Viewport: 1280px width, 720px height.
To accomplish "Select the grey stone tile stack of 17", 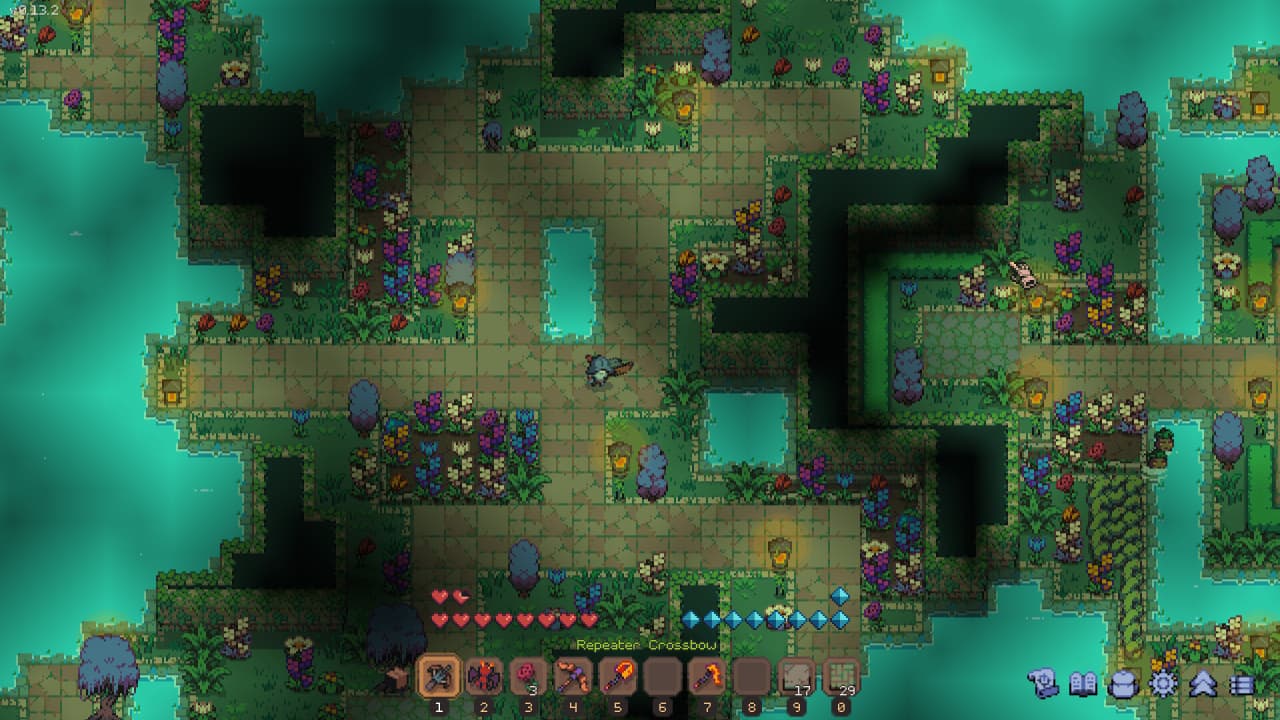I will click(x=797, y=677).
